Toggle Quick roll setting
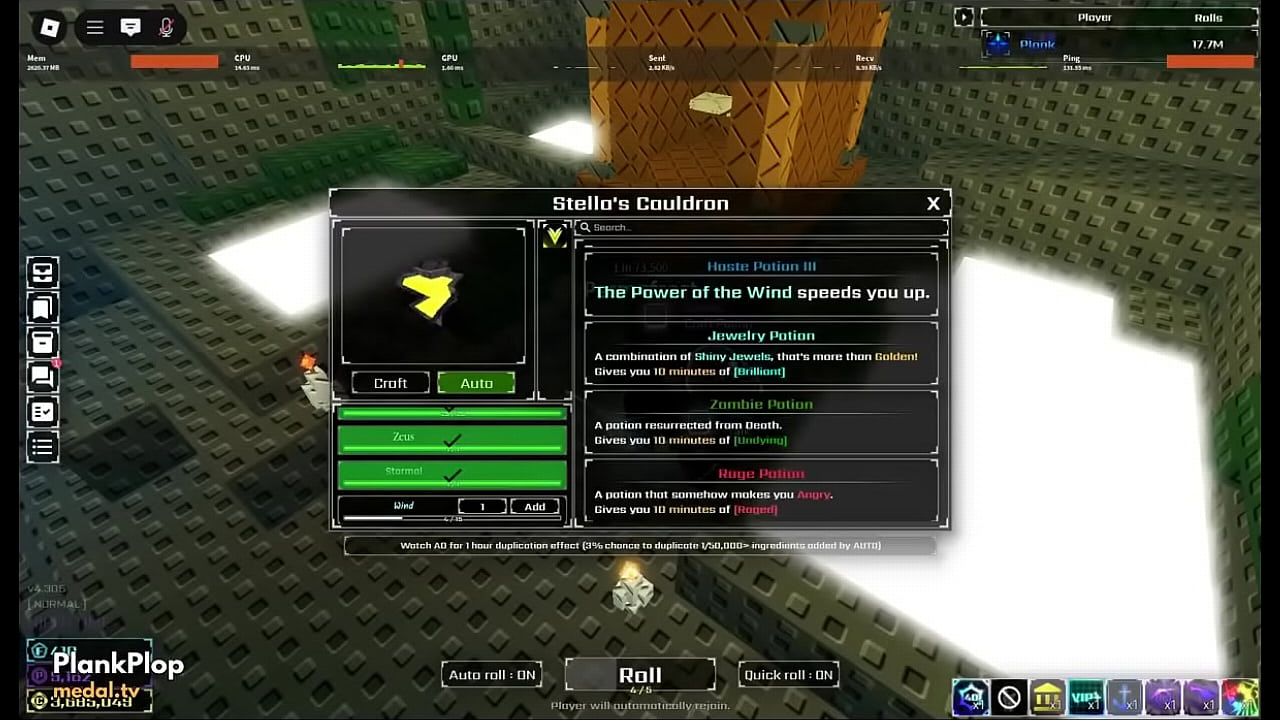Screen dimensions: 1280x720 click(x=788, y=675)
